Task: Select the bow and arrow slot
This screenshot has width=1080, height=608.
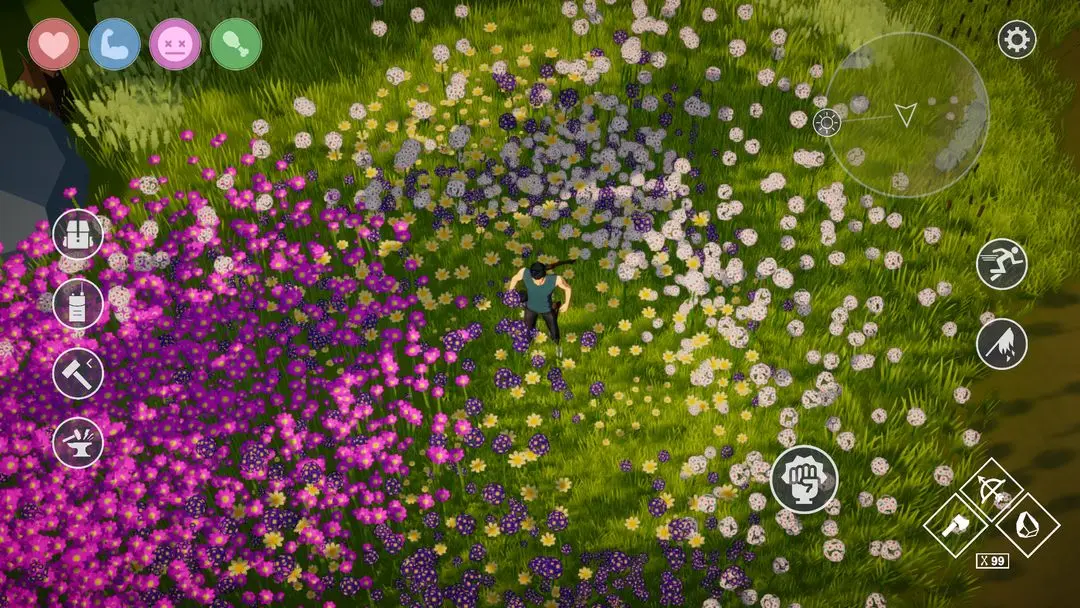Action: coord(990,489)
